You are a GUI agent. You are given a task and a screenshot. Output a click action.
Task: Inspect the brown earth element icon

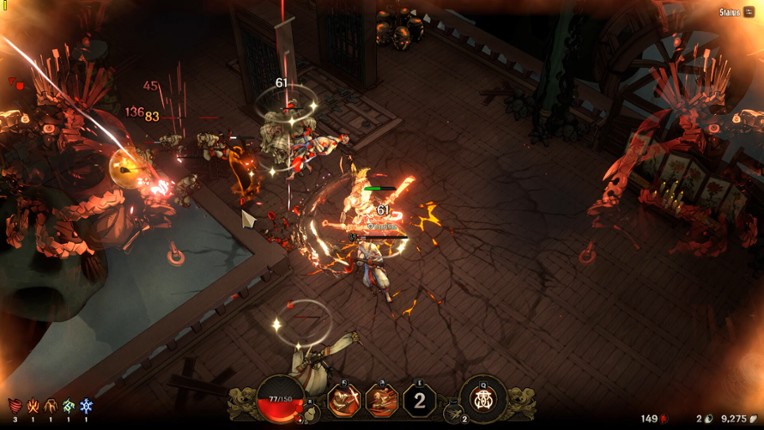[51, 406]
